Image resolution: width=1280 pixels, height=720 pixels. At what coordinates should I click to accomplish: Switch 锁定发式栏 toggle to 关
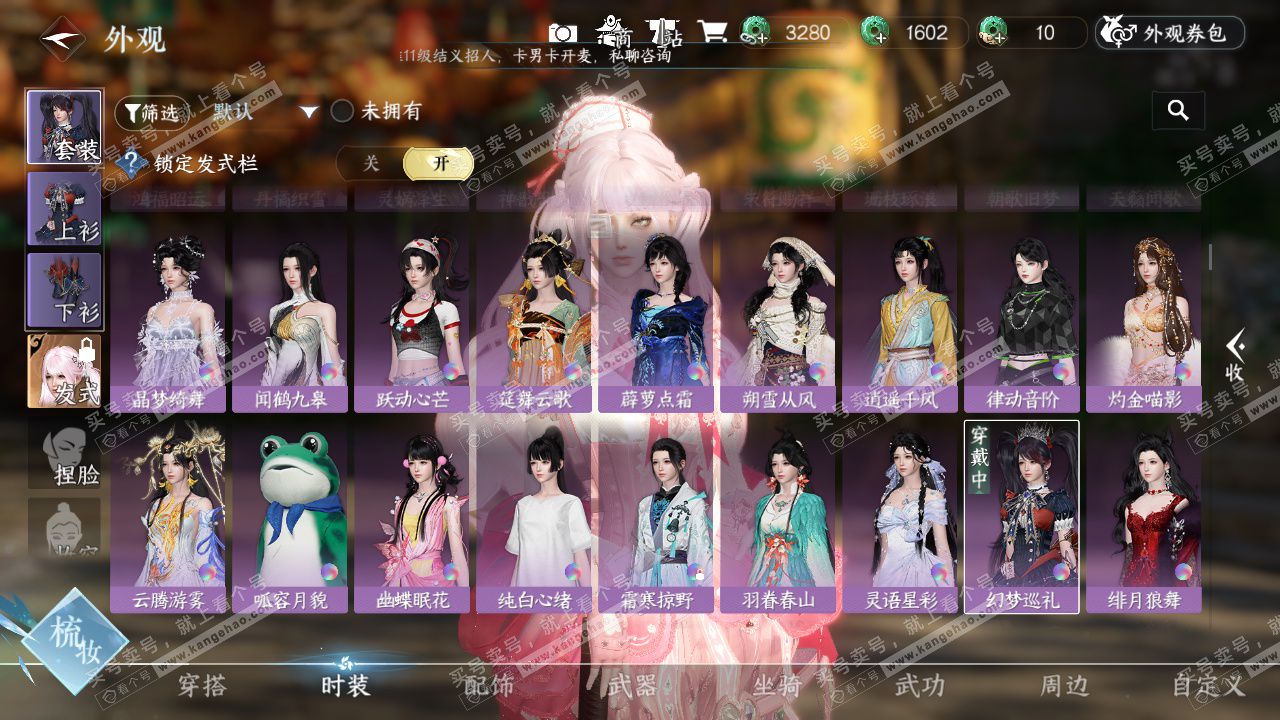371,164
